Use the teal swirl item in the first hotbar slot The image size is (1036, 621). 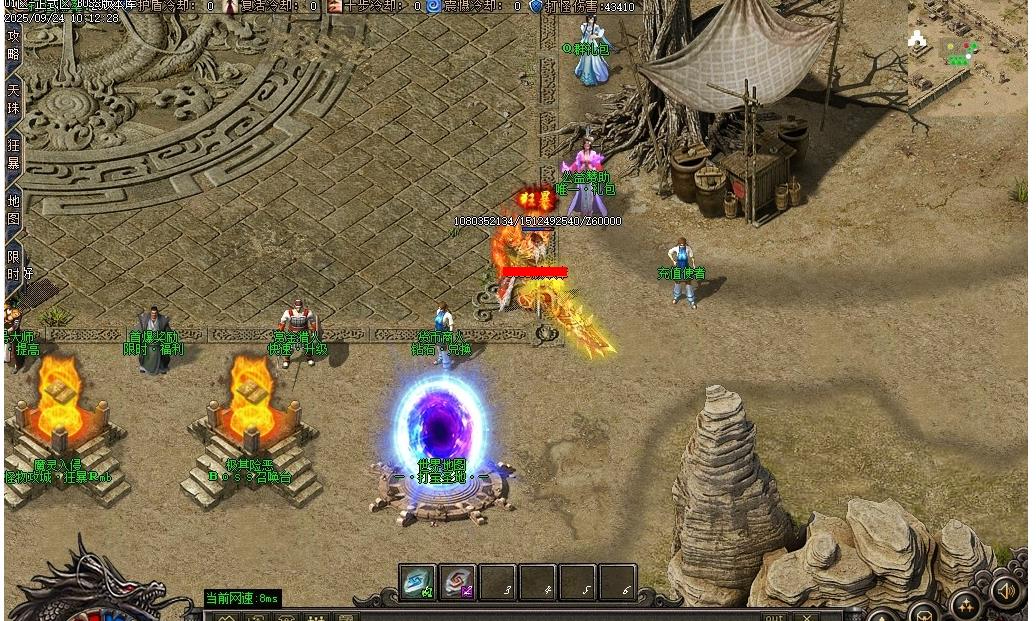pos(417,583)
